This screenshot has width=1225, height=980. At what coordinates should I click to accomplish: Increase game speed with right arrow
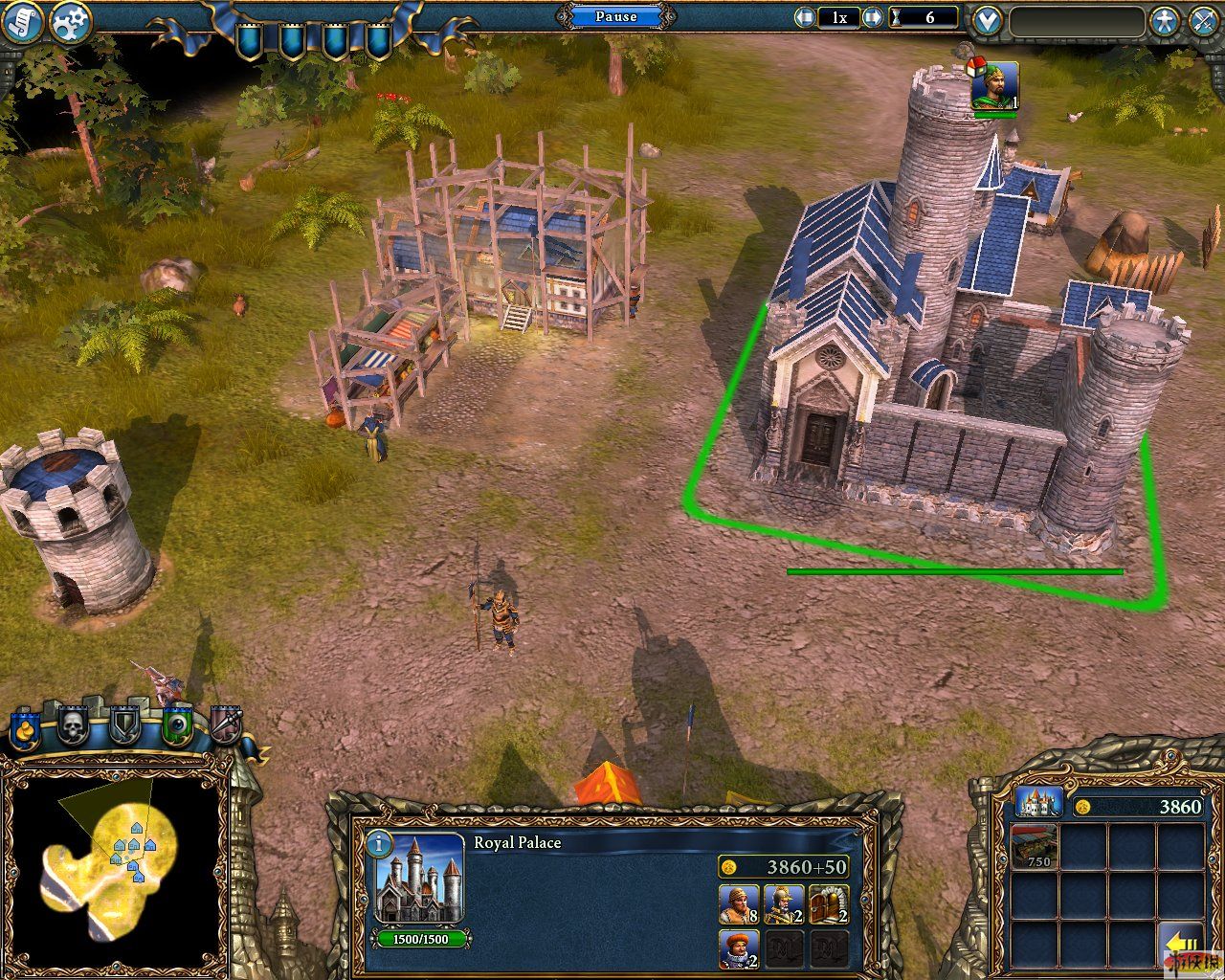(873, 17)
